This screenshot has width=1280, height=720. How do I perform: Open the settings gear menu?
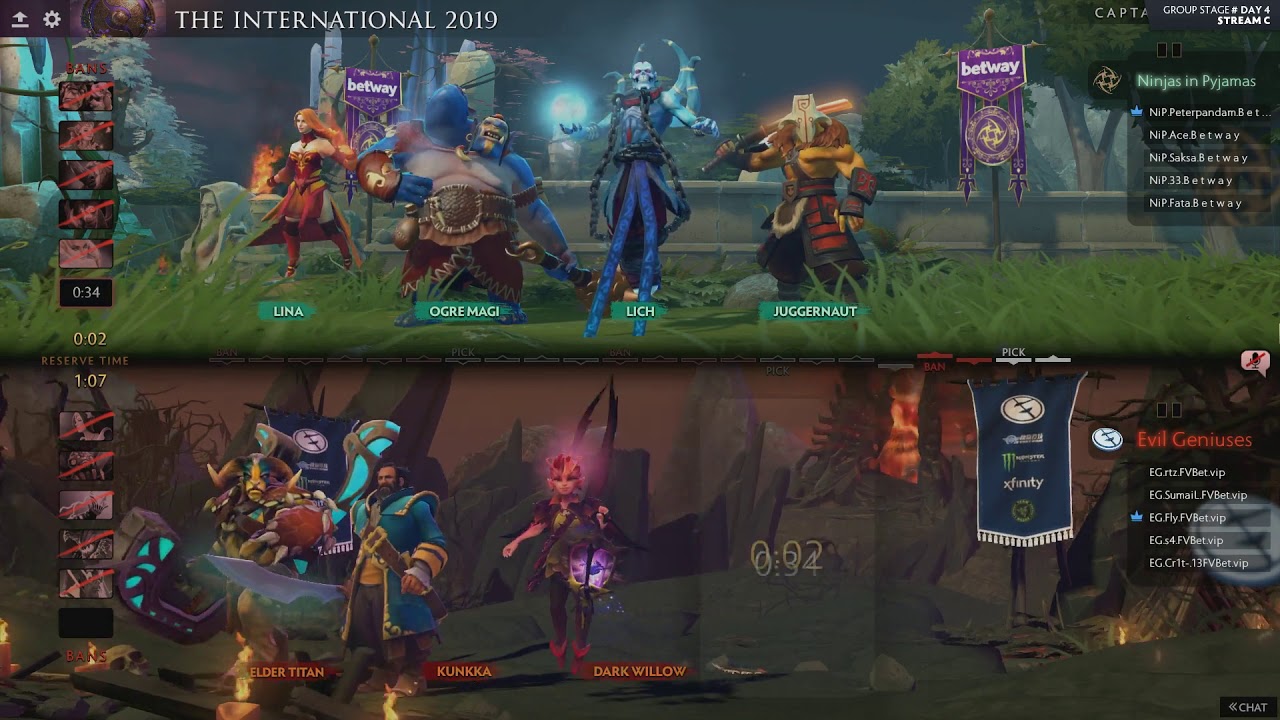coord(52,19)
